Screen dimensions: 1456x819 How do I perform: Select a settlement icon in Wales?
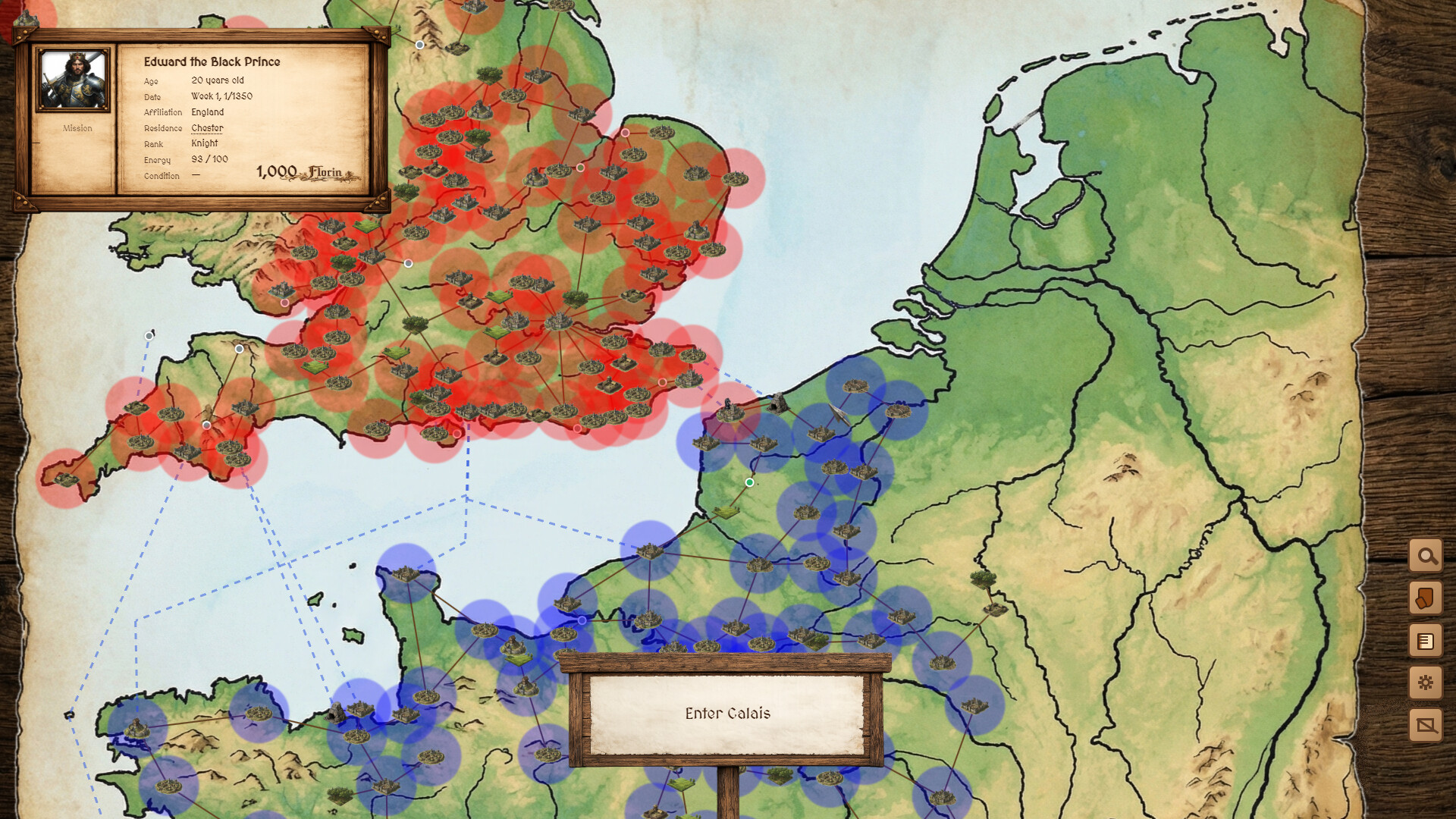pos(281,292)
